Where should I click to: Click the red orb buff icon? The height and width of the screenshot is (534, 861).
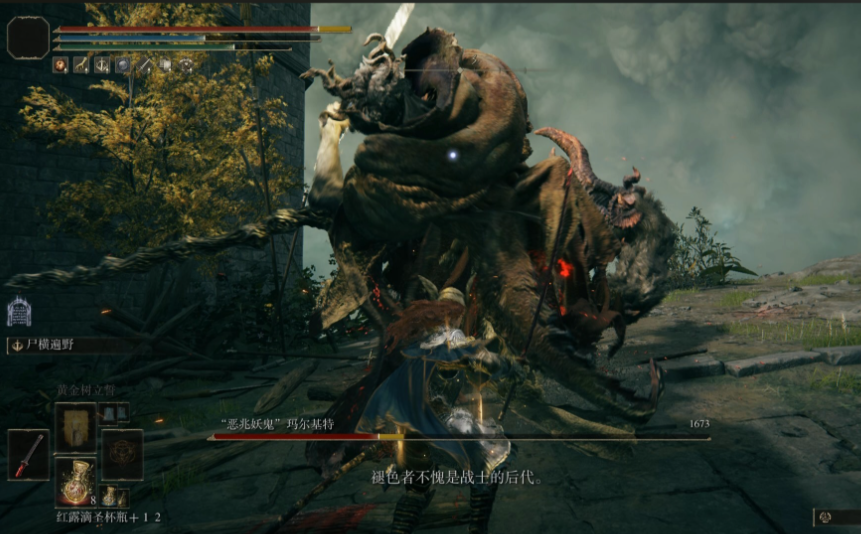(60, 65)
